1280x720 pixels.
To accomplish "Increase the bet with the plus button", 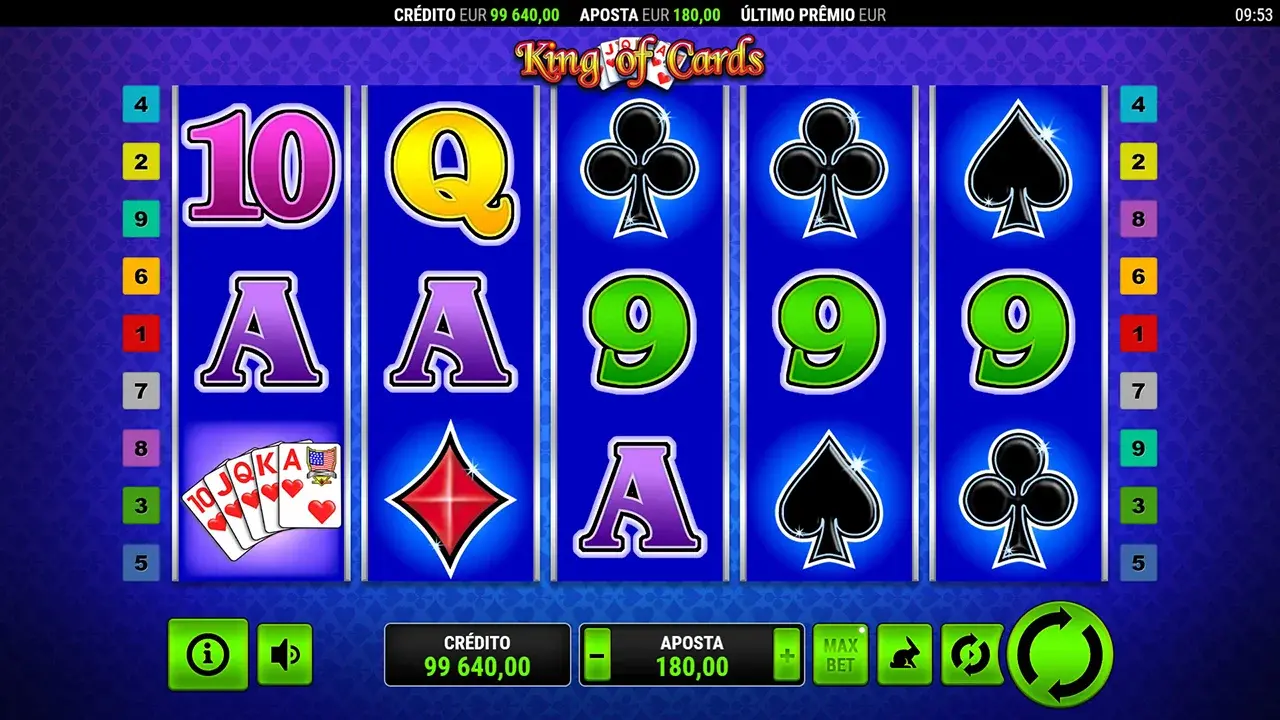I will (786, 654).
